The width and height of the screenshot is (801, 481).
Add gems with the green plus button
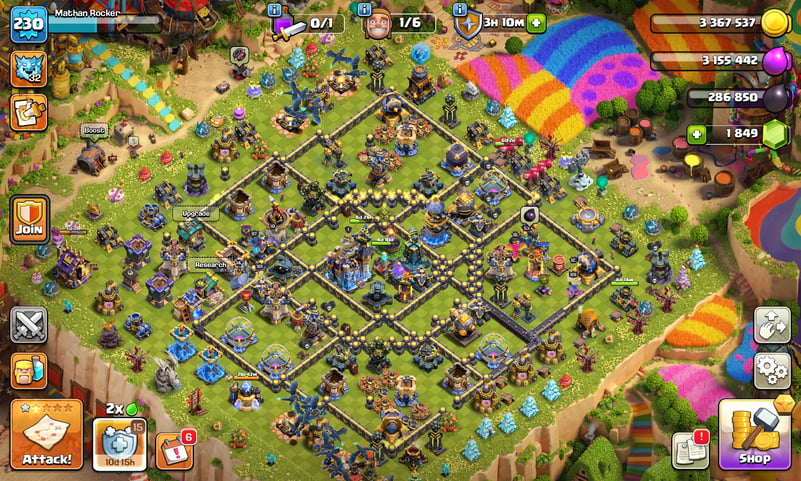[695, 134]
